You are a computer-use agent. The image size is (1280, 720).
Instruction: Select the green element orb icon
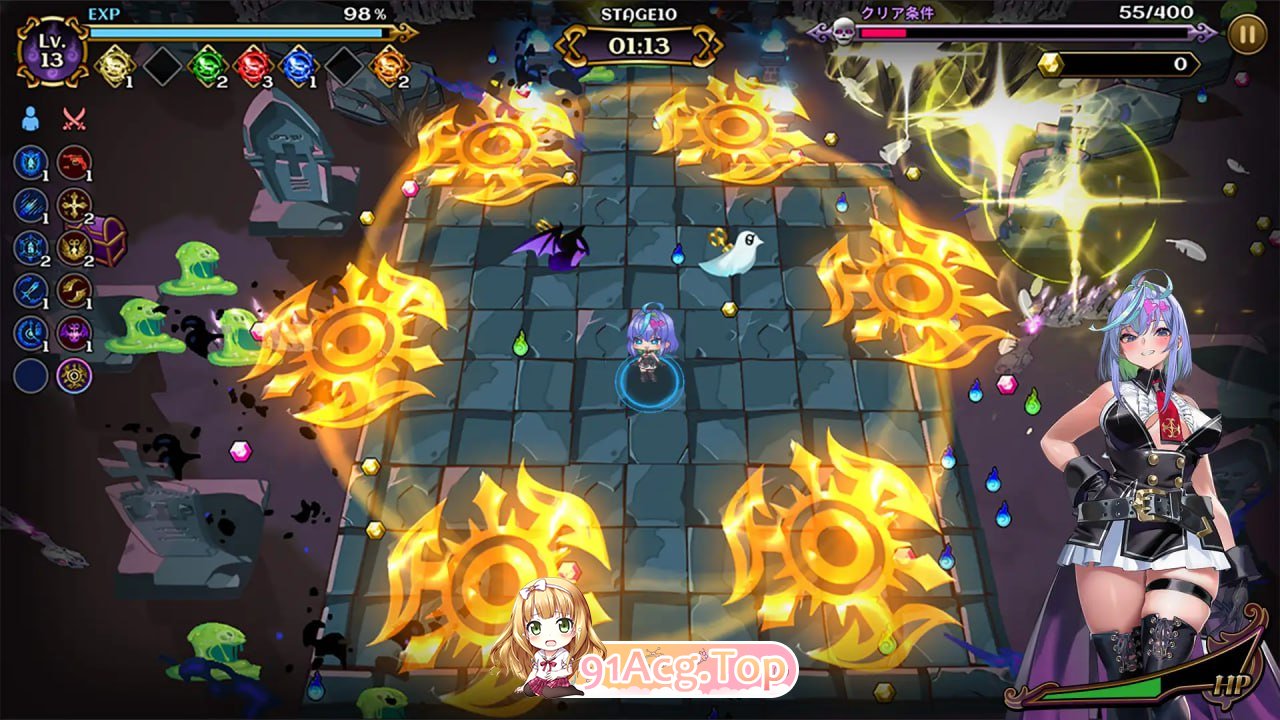pyautogui.click(x=206, y=66)
